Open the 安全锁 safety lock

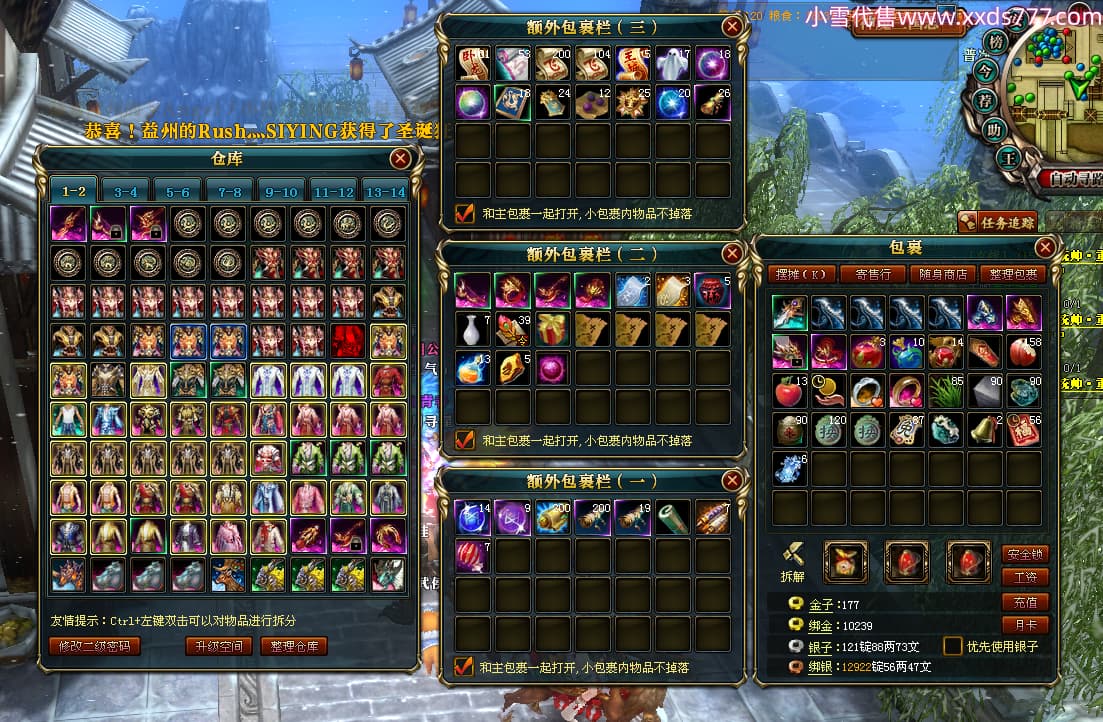click(x=1024, y=553)
